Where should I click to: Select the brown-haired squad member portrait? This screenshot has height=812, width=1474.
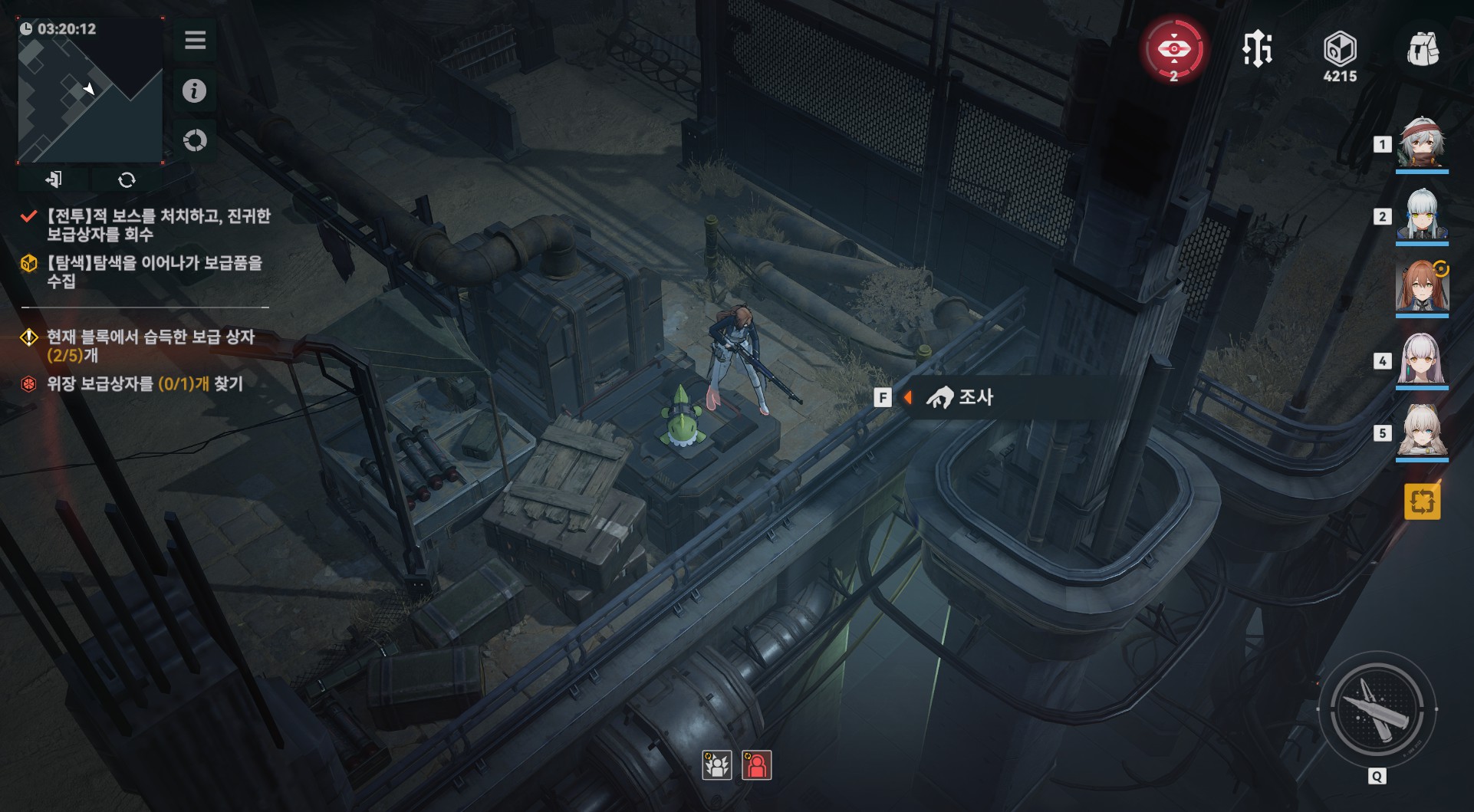point(1421,288)
